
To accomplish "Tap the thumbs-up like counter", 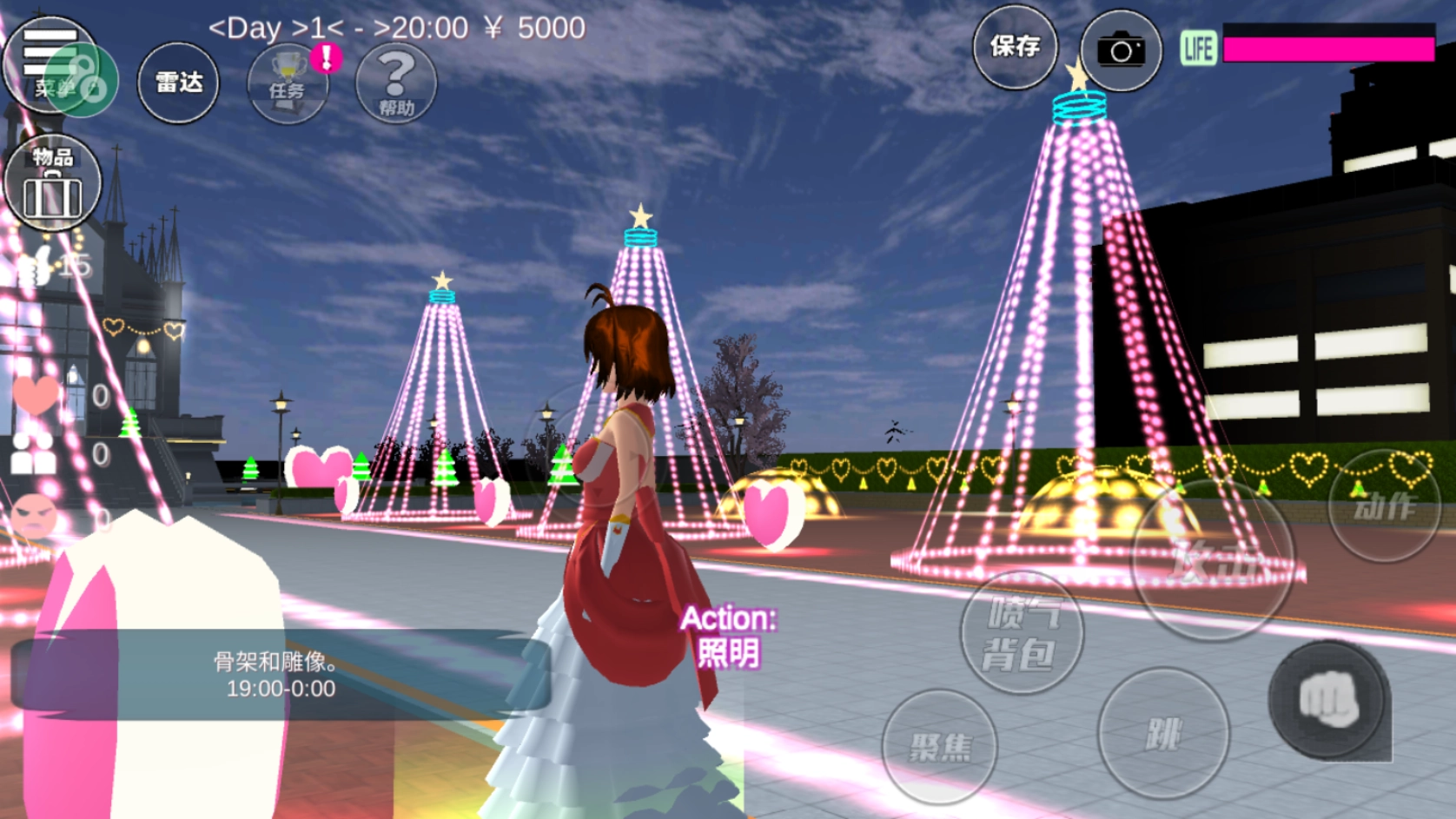I will [x=36, y=266].
